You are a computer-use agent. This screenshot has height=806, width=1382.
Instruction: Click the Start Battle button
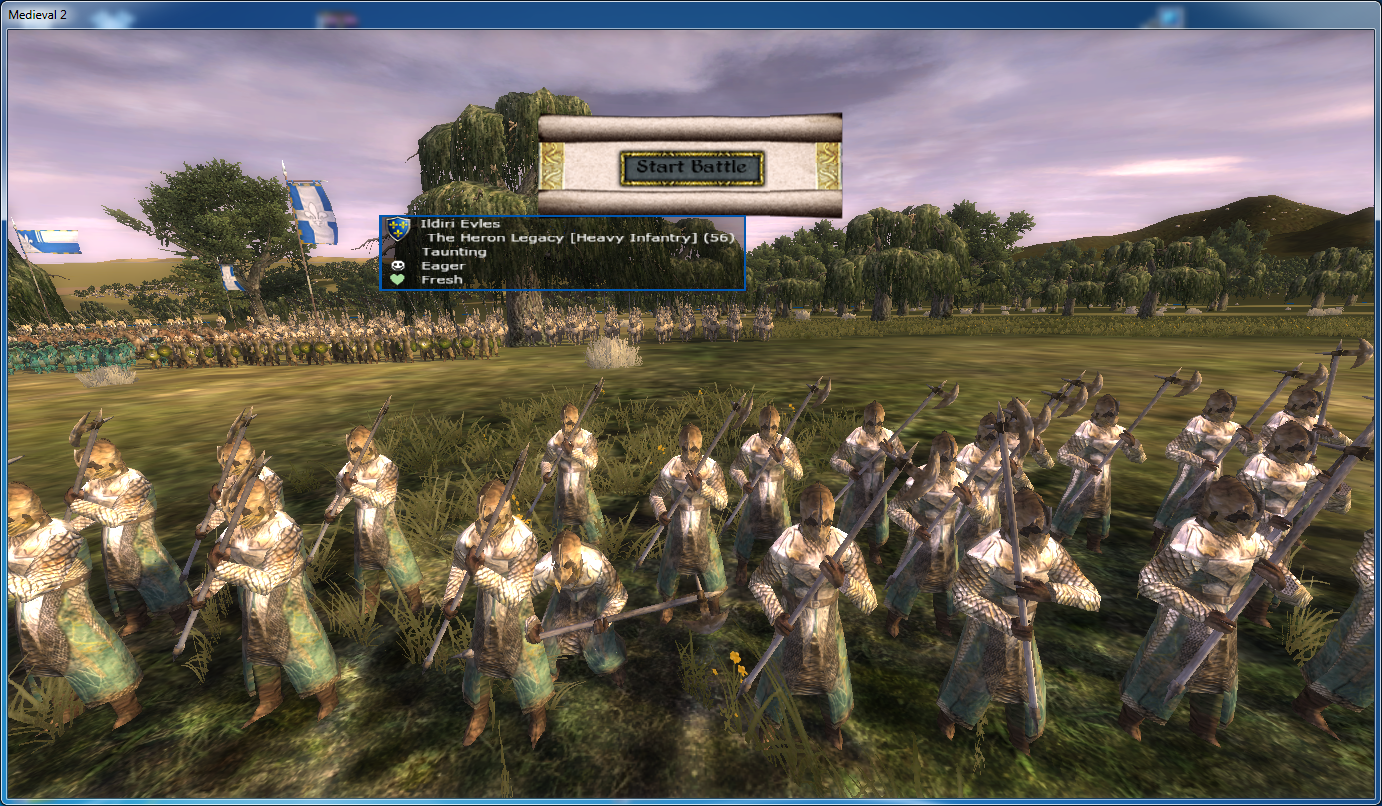[692, 167]
